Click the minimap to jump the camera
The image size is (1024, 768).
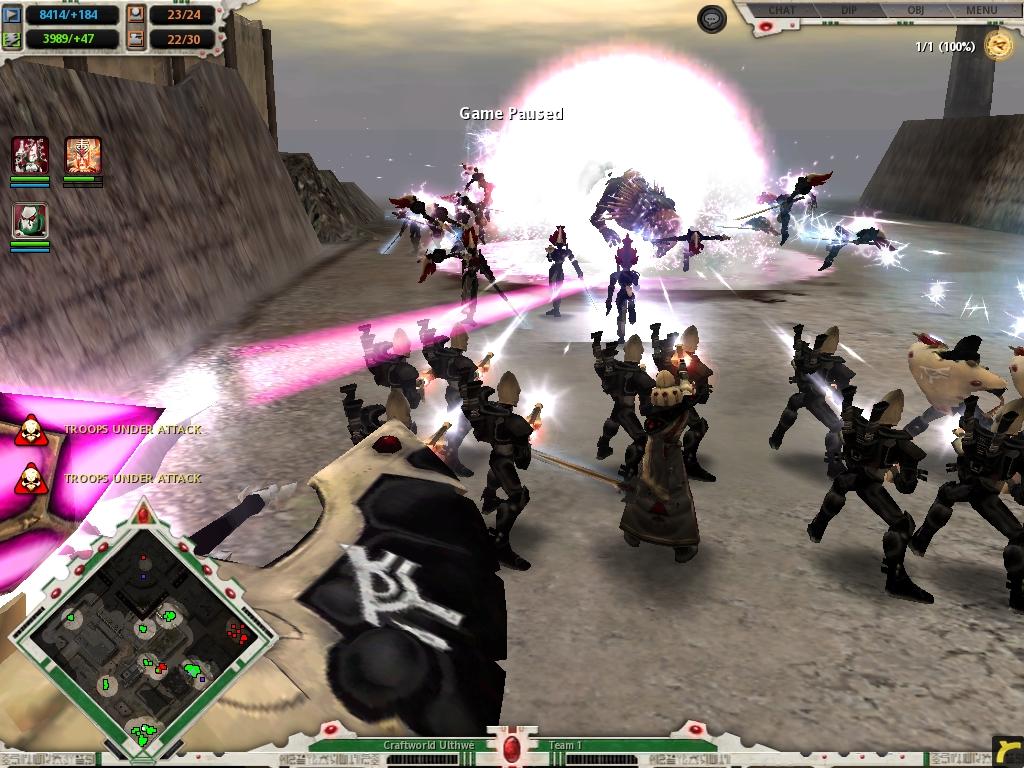[143, 638]
